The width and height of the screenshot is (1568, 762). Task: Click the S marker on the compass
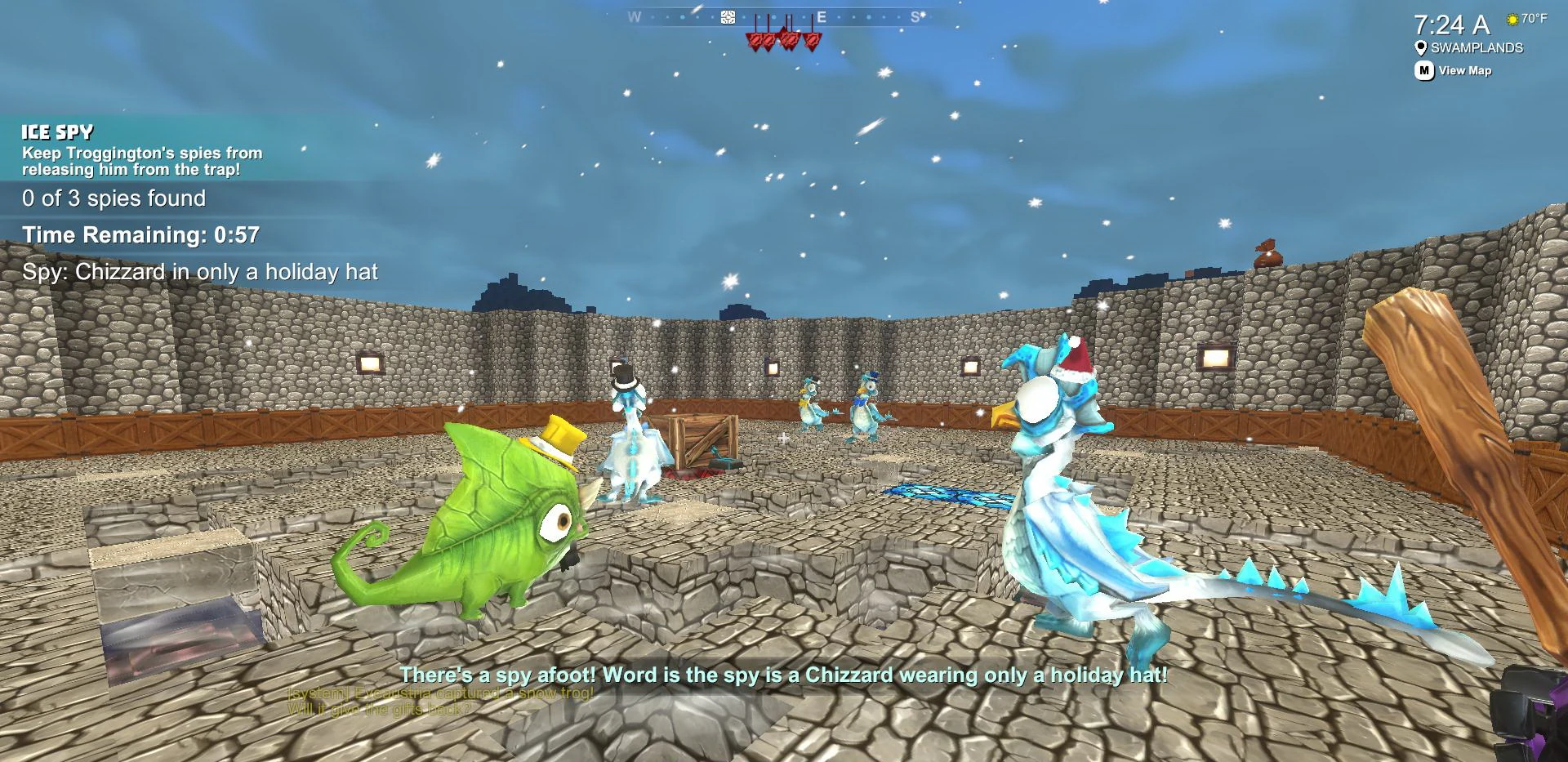915,14
